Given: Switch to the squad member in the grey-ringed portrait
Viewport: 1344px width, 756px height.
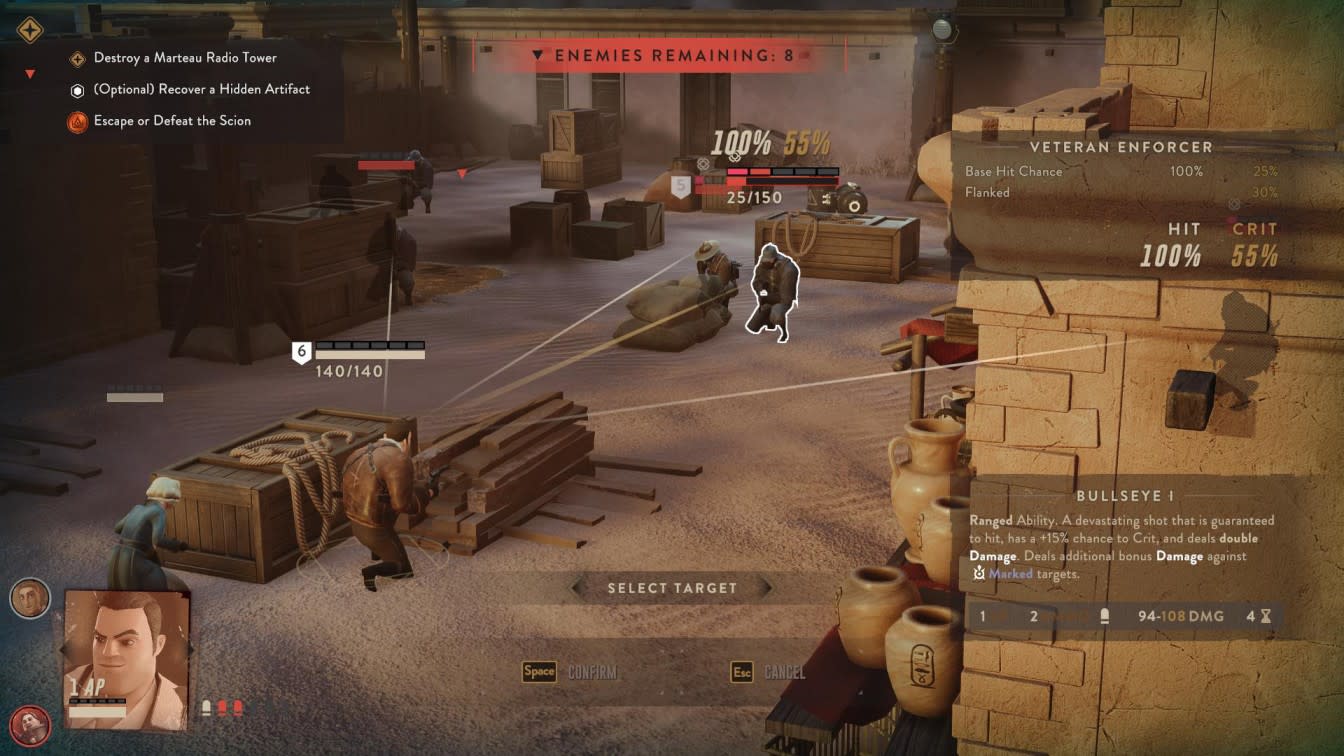Looking at the screenshot, I should [x=29, y=598].
